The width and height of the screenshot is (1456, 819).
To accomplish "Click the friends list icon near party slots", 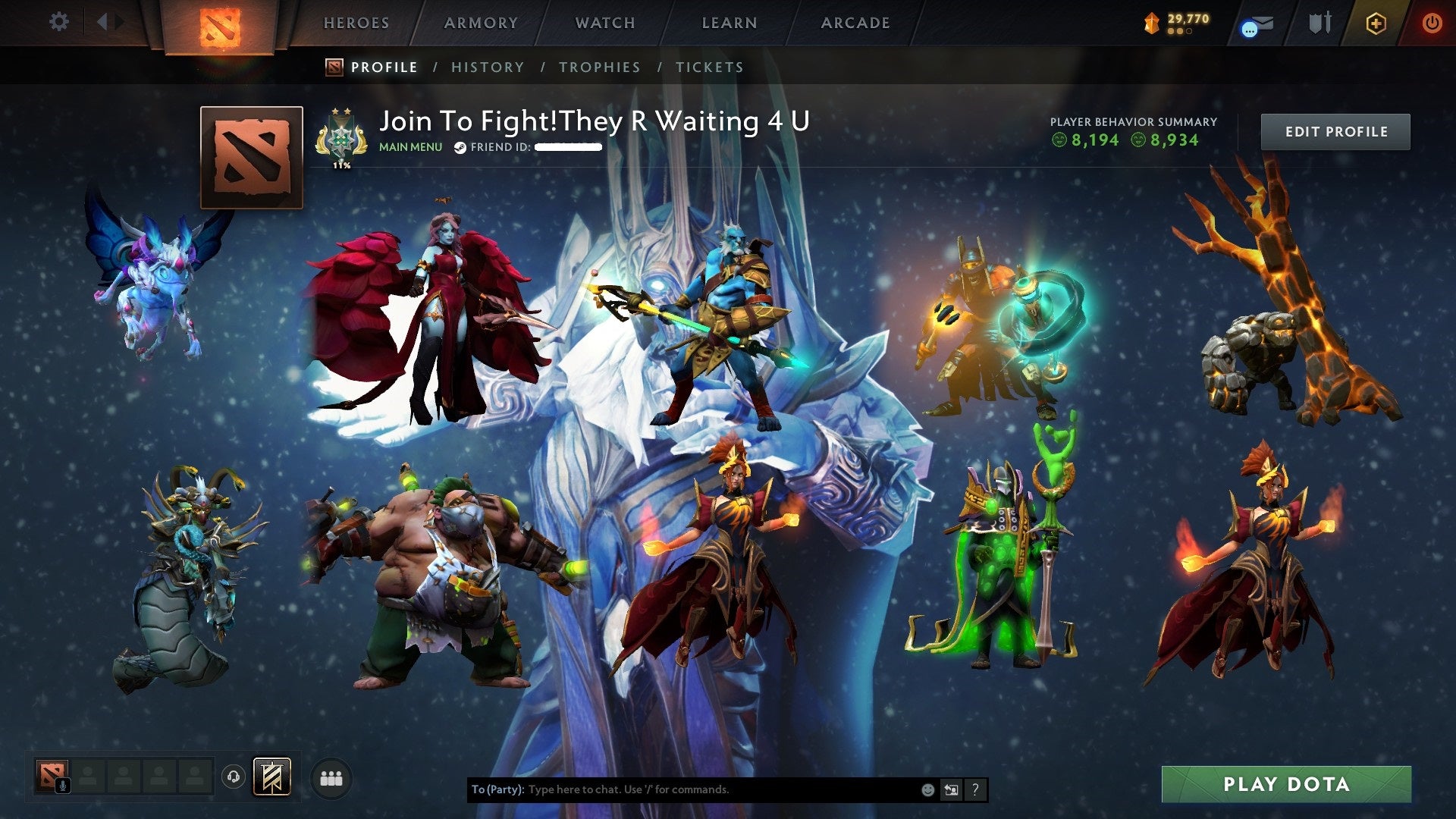I will click(x=331, y=778).
